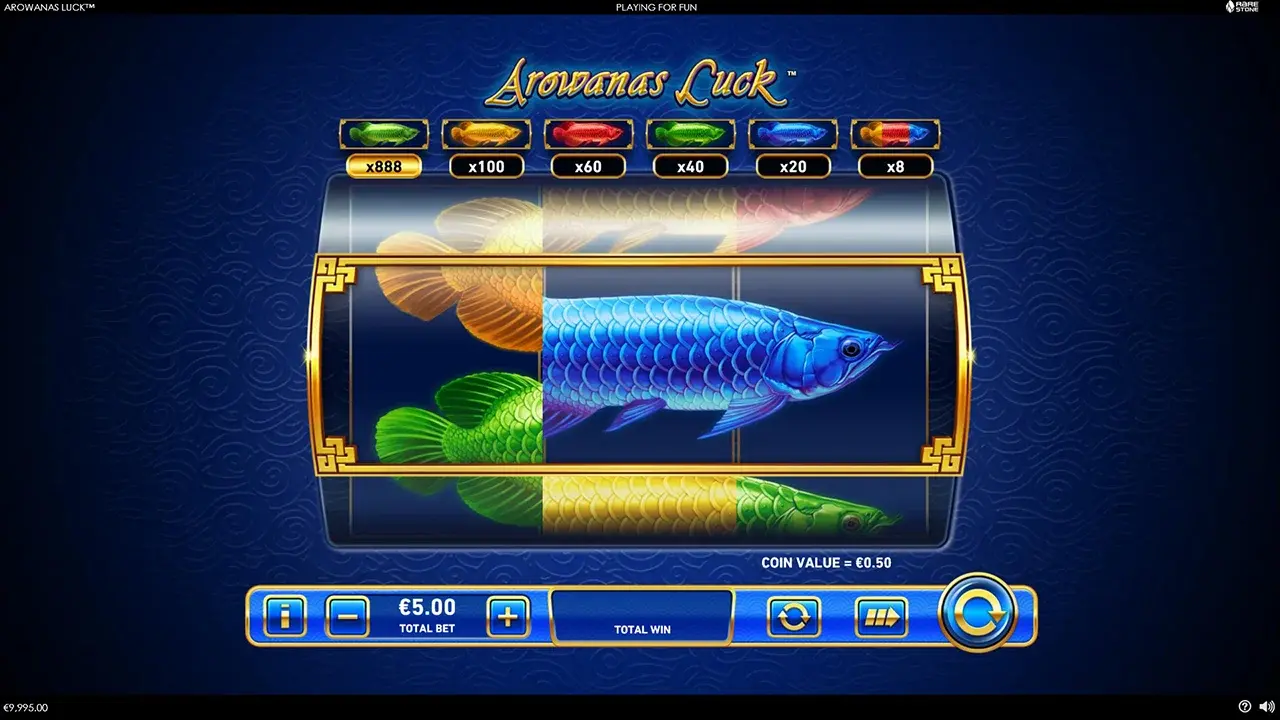Viewport: 1280px width, 720px height.
Task: Select the gold arowana x100 symbol
Action: (x=486, y=132)
